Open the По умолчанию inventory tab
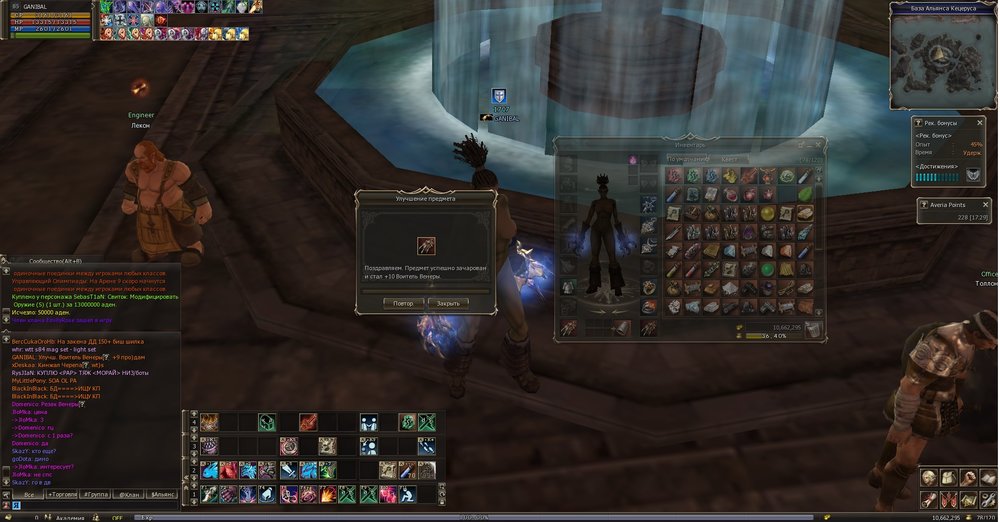This screenshot has height=522, width=1000. pos(690,158)
